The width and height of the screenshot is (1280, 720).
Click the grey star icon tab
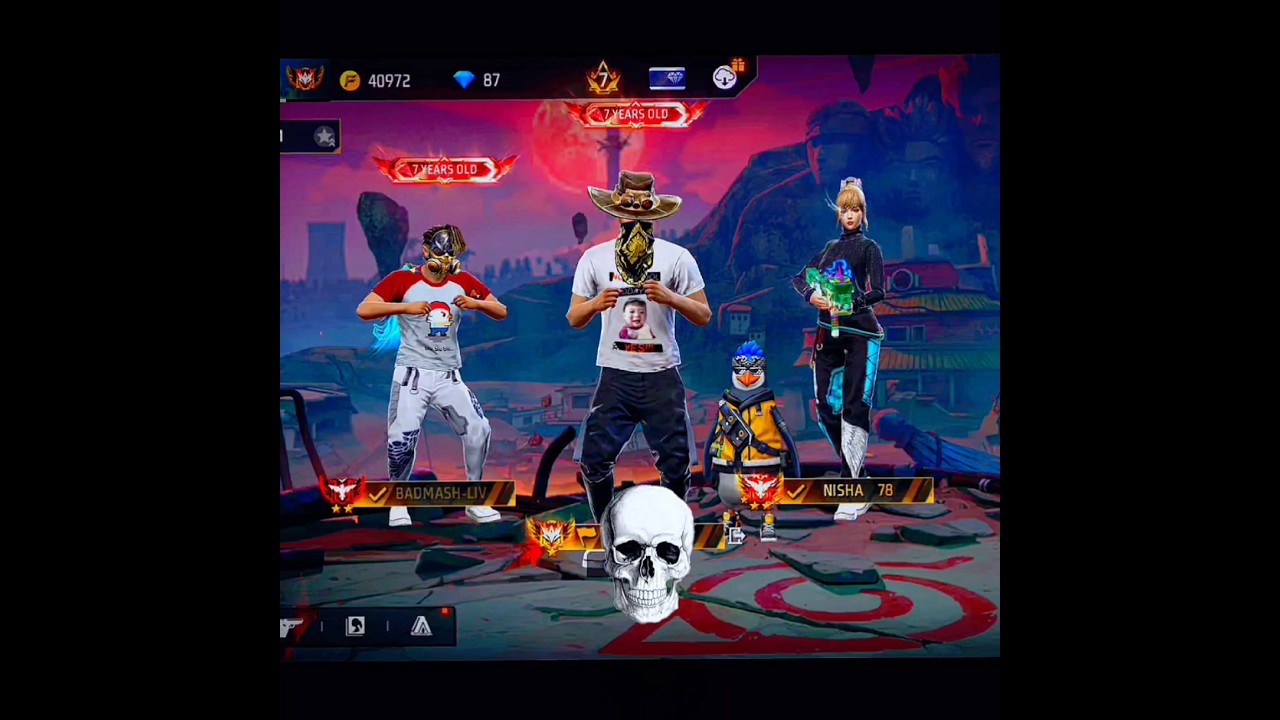324,137
